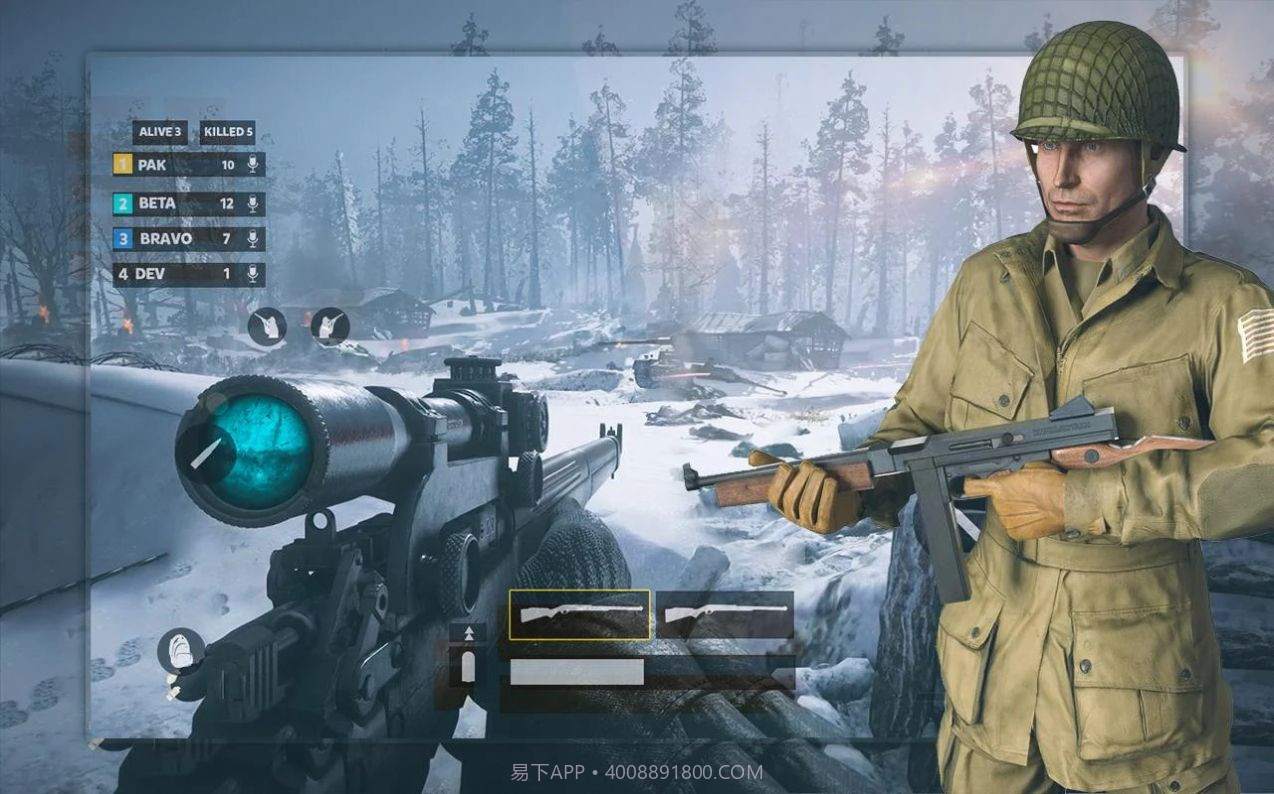Choose the DEV player entry

pyautogui.click(x=188, y=273)
